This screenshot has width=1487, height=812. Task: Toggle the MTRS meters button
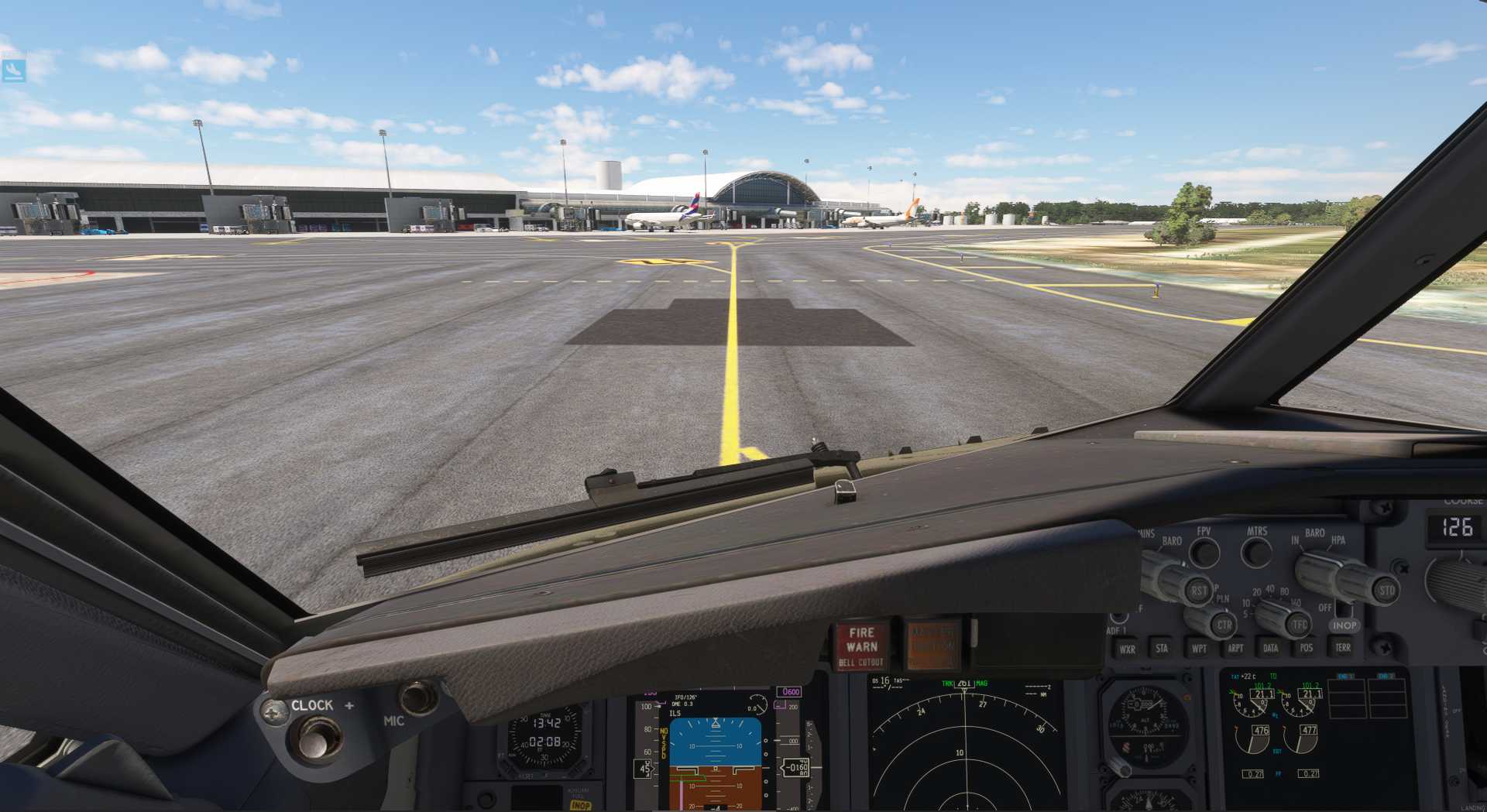click(x=1256, y=552)
